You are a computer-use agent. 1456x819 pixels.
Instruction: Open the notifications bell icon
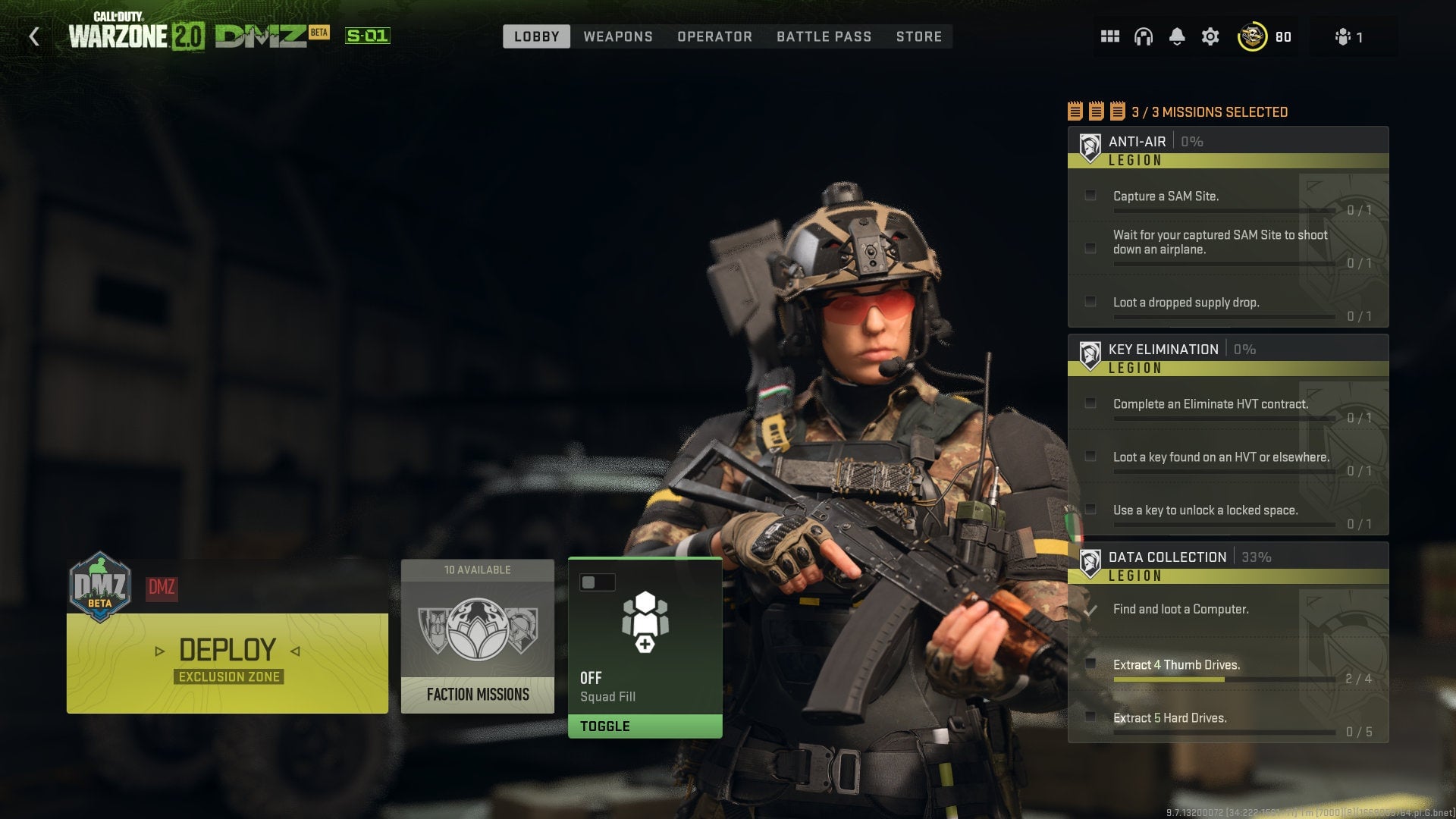tap(1178, 36)
